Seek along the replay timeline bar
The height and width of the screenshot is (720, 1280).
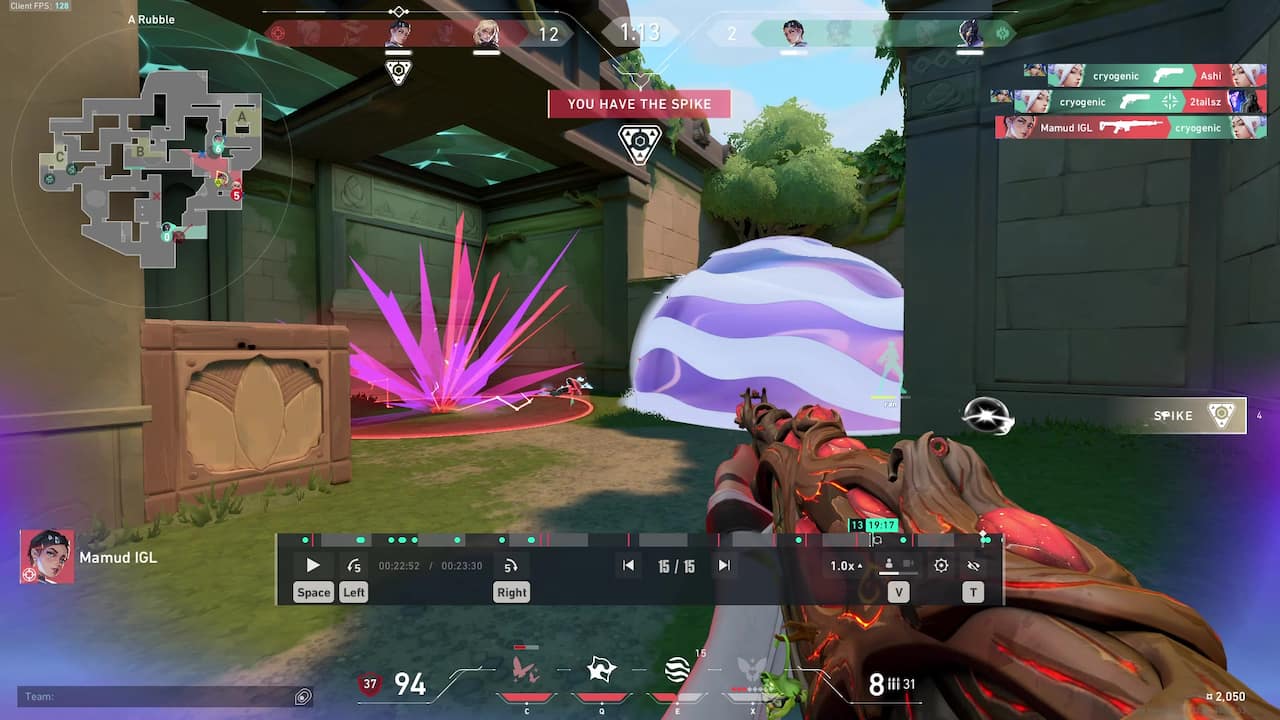pyautogui.click(x=640, y=540)
